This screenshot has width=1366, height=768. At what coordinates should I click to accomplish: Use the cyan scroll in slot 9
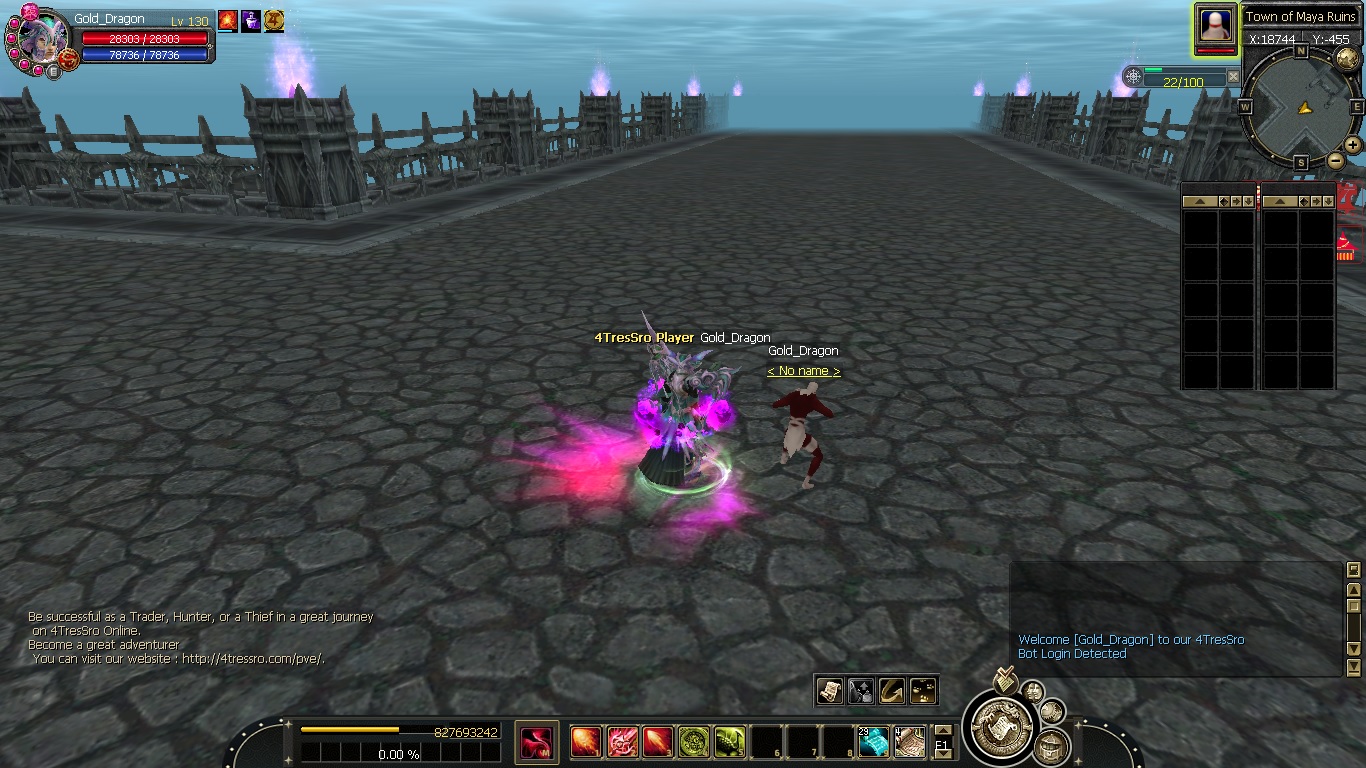(x=873, y=742)
